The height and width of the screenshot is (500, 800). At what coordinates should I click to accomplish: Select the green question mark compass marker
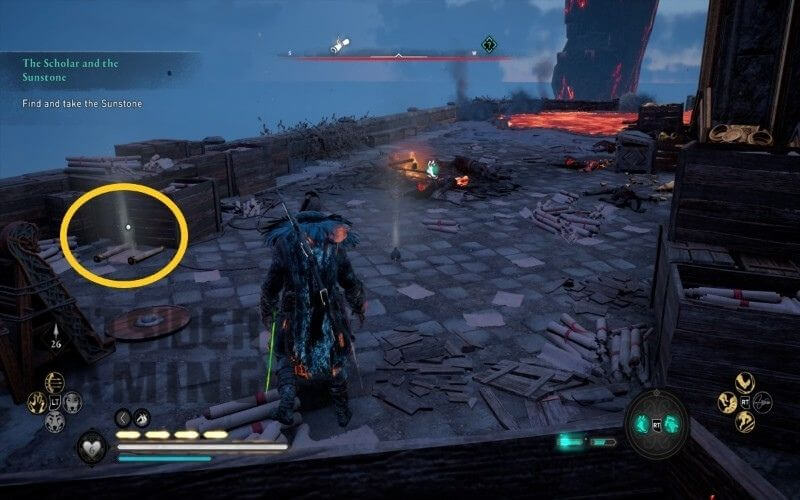489,44
